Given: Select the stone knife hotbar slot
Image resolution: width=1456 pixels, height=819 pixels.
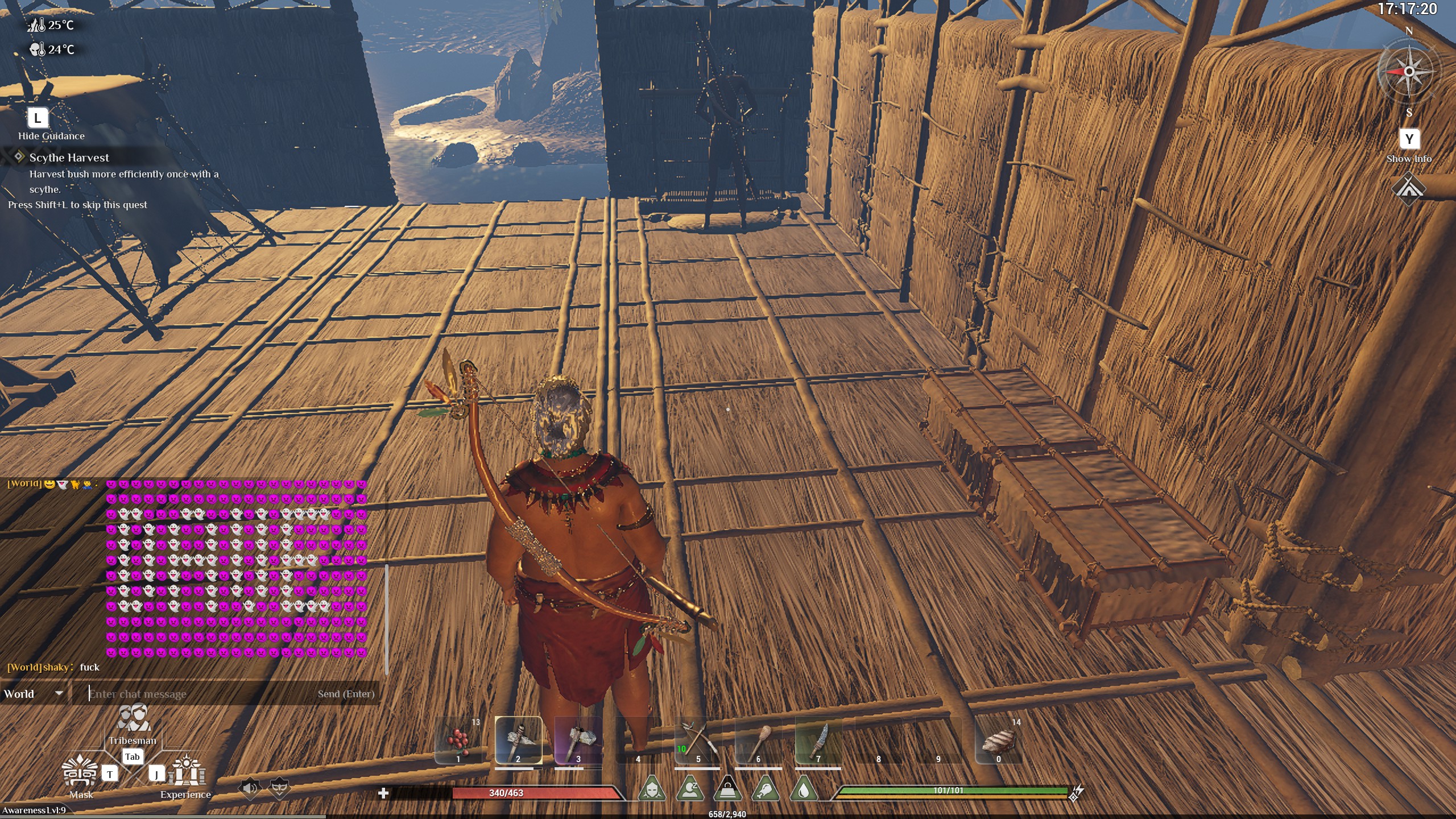Looking at the screenshot, I should 818,741.
